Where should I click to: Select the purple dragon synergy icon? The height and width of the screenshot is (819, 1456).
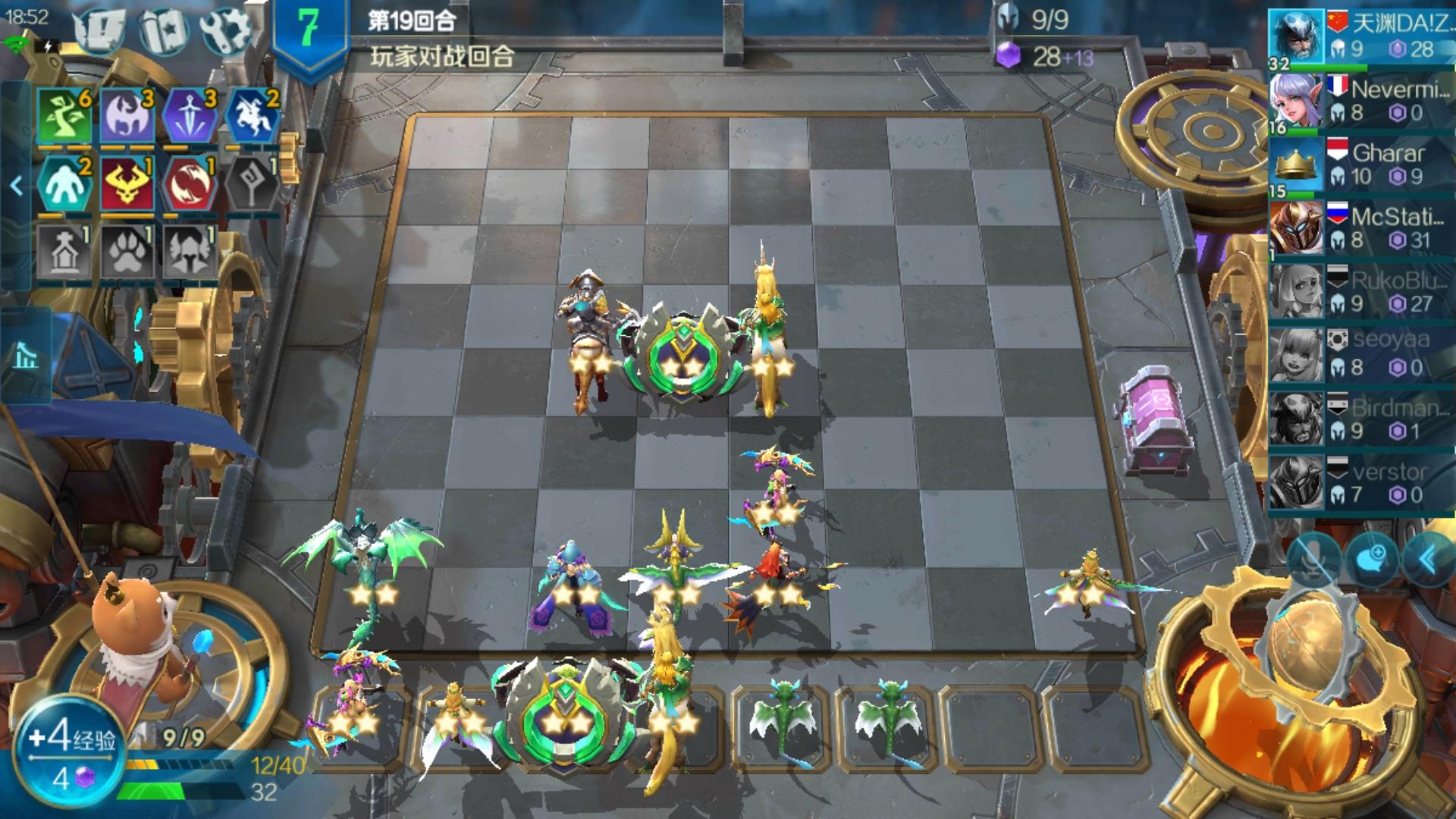(x=127, y=115)
